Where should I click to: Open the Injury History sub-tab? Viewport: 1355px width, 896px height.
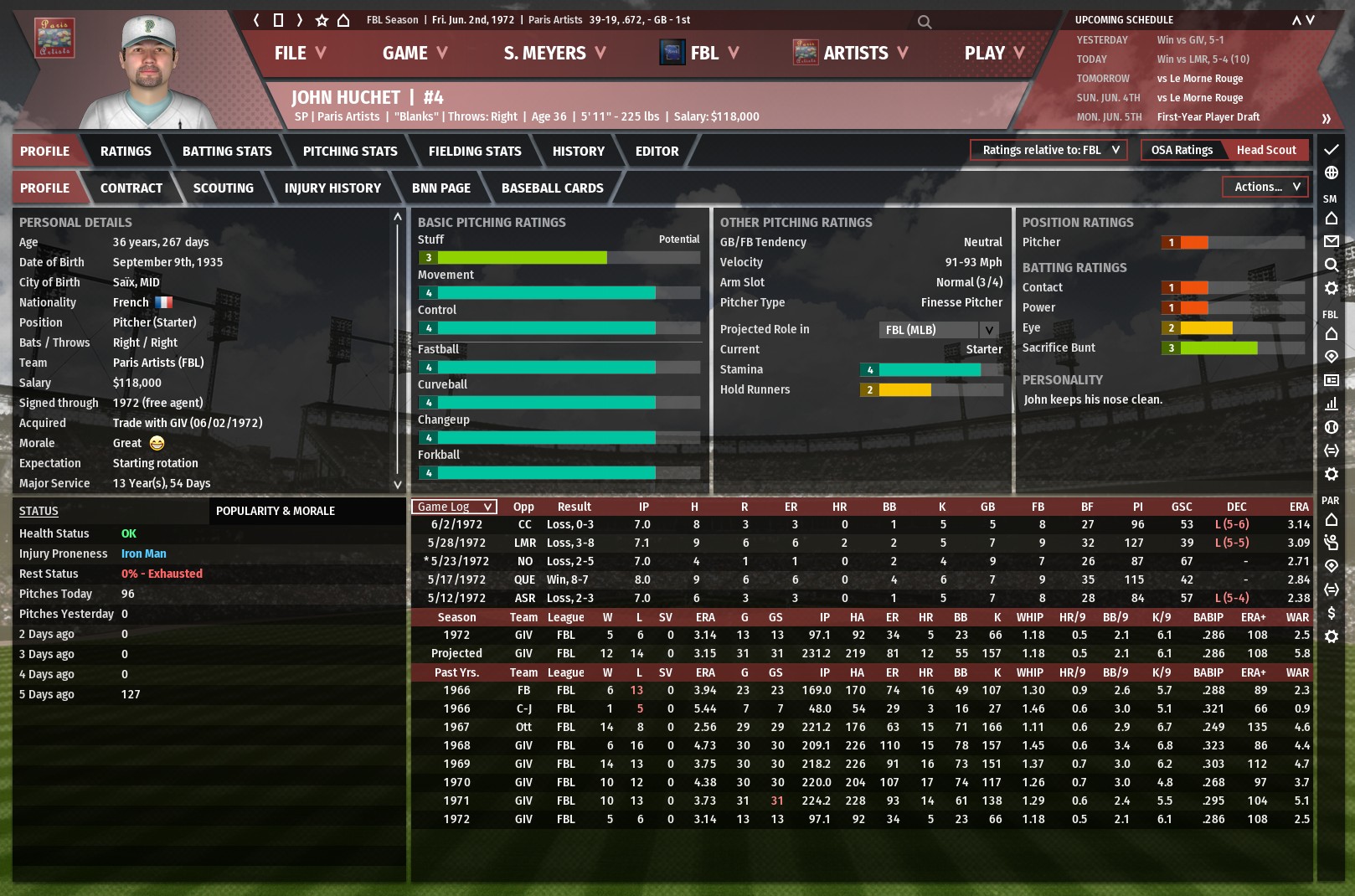pyautogui.click(x=332, y=188)
